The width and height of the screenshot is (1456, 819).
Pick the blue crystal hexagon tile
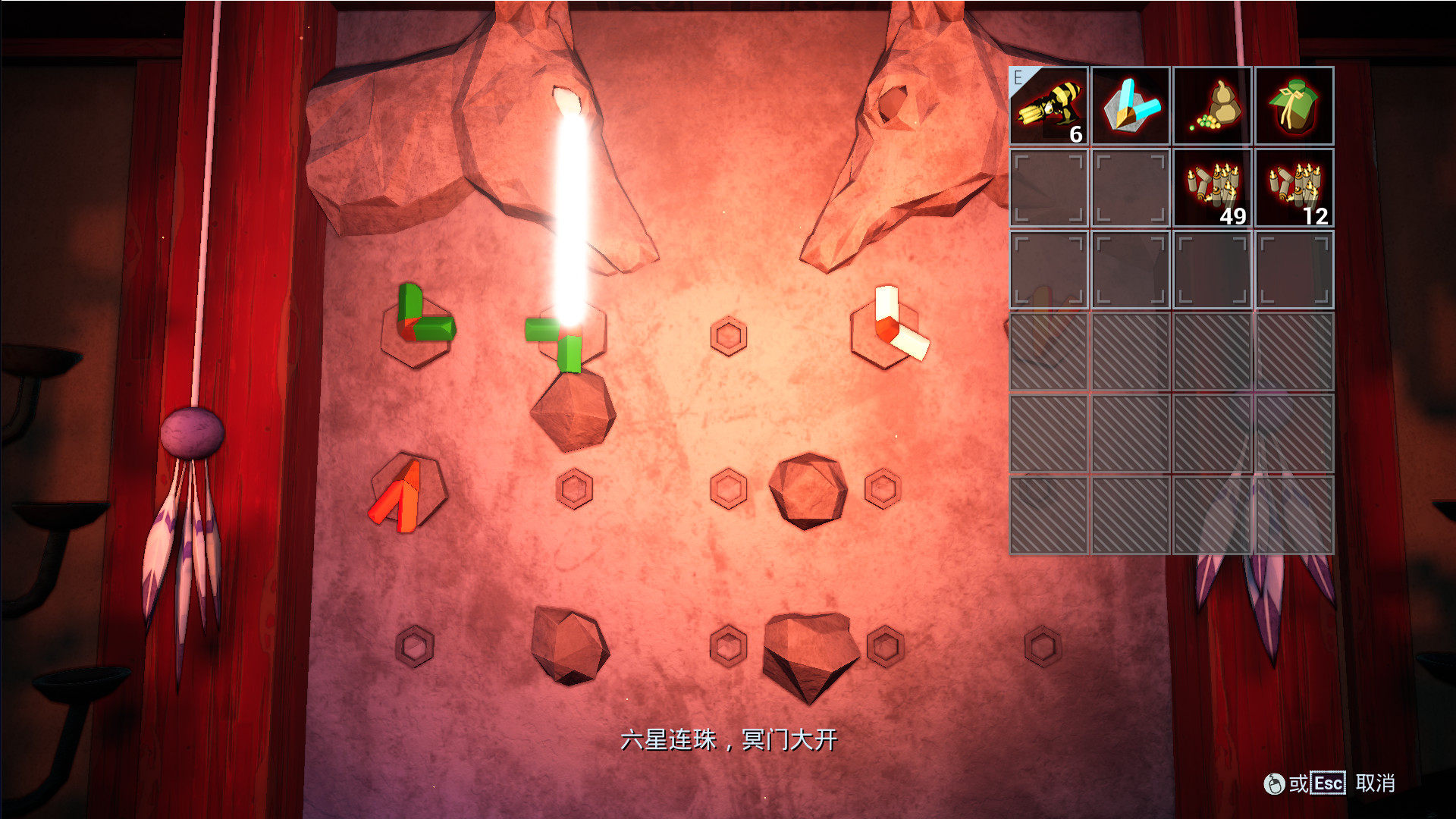(1131, 106)
